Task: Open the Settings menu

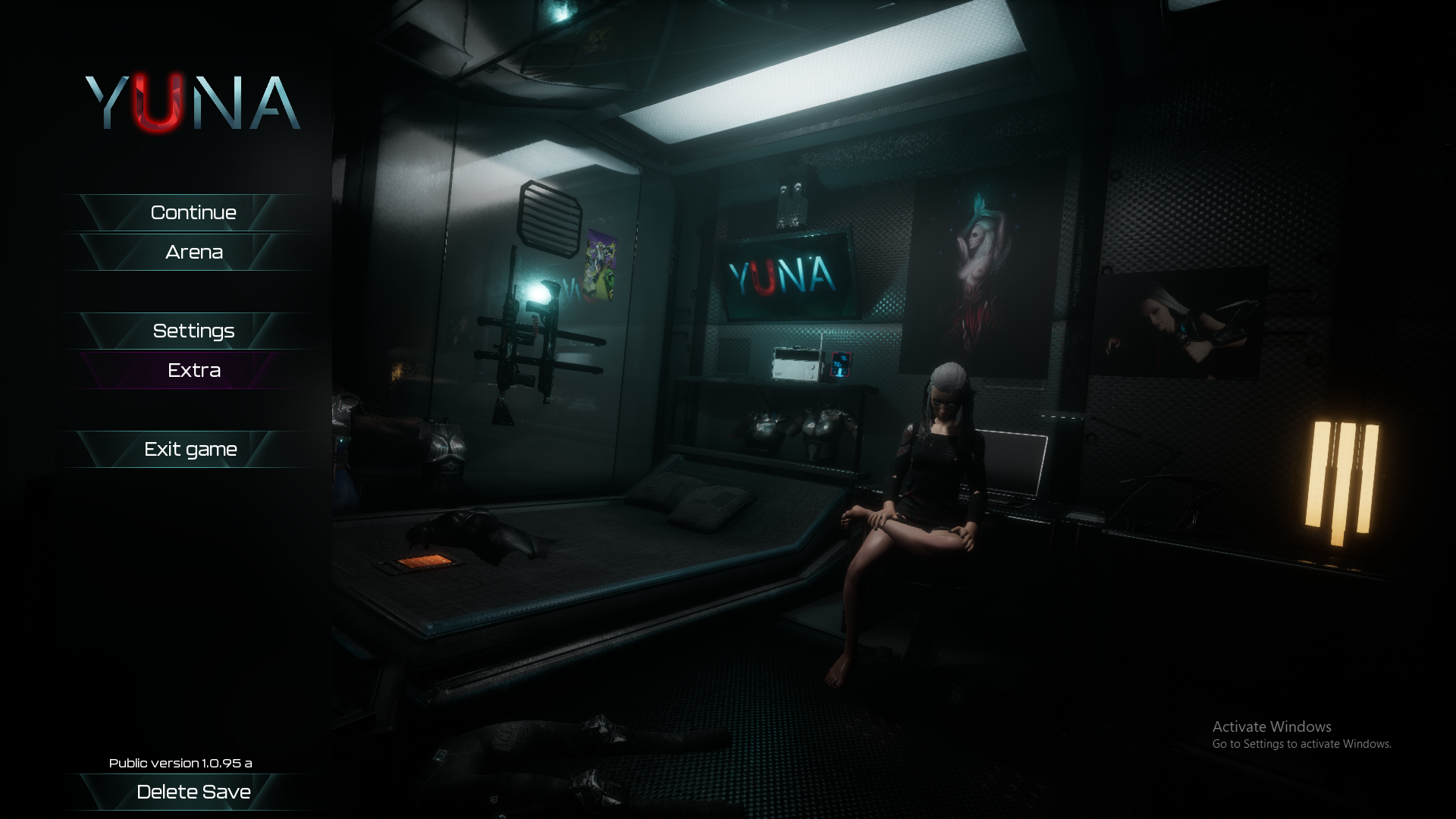Action: pos(193,331)
